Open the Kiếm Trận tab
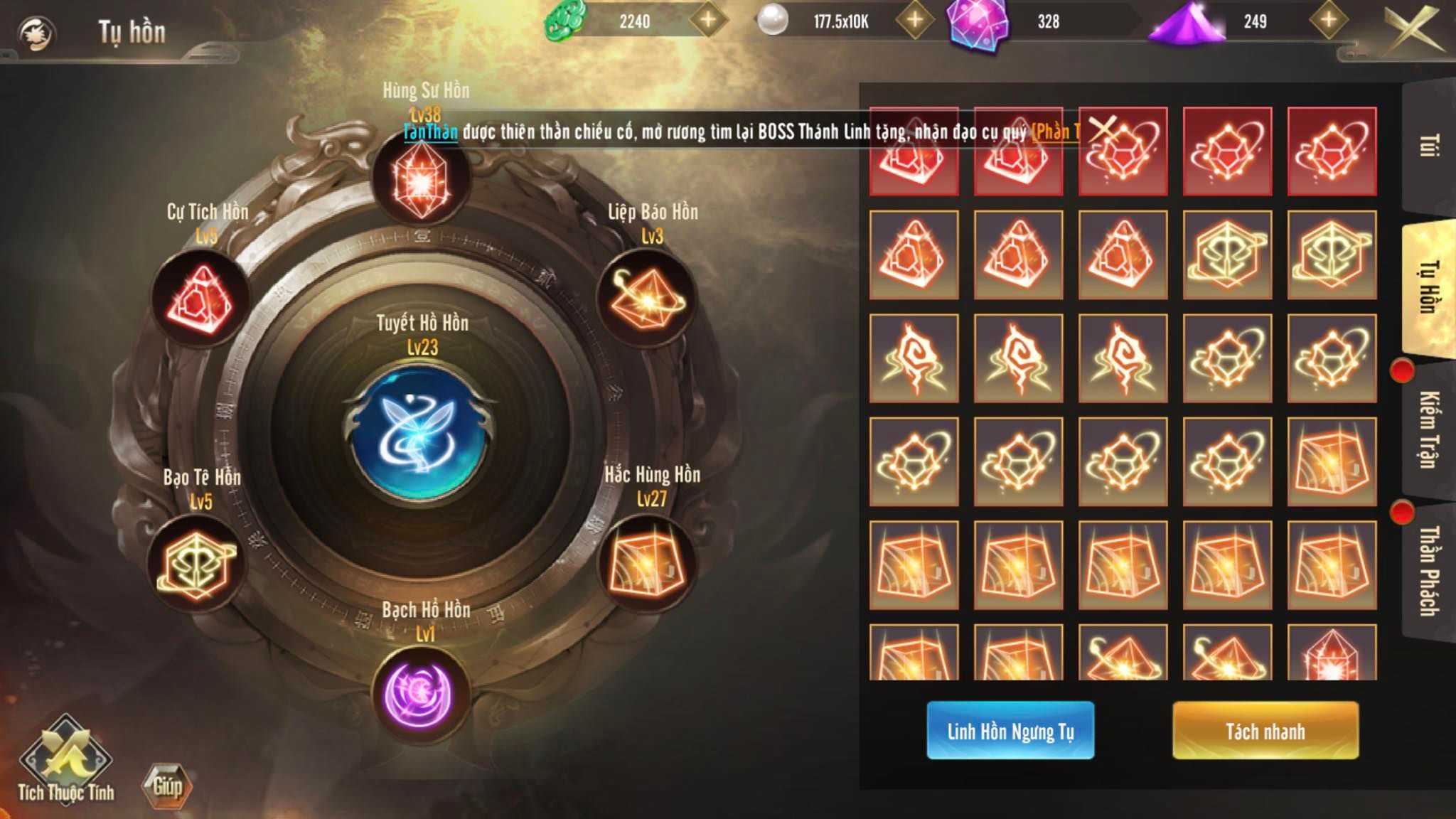 [1429, 429]
